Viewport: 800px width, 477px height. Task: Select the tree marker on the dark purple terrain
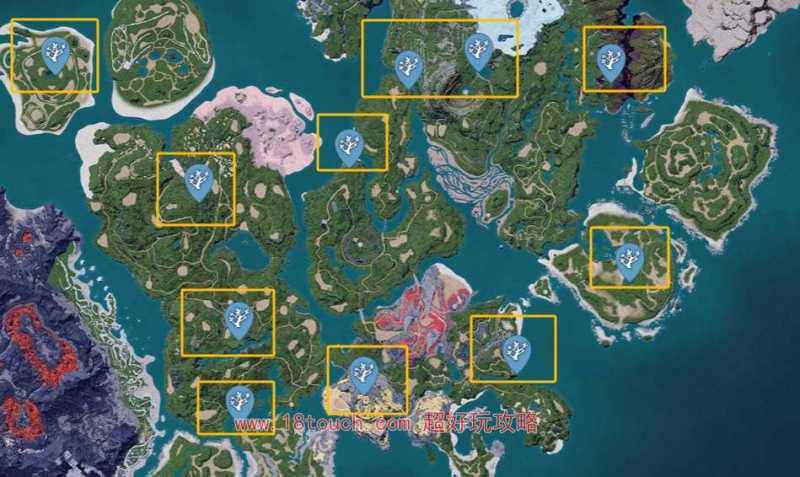[610, 62]
